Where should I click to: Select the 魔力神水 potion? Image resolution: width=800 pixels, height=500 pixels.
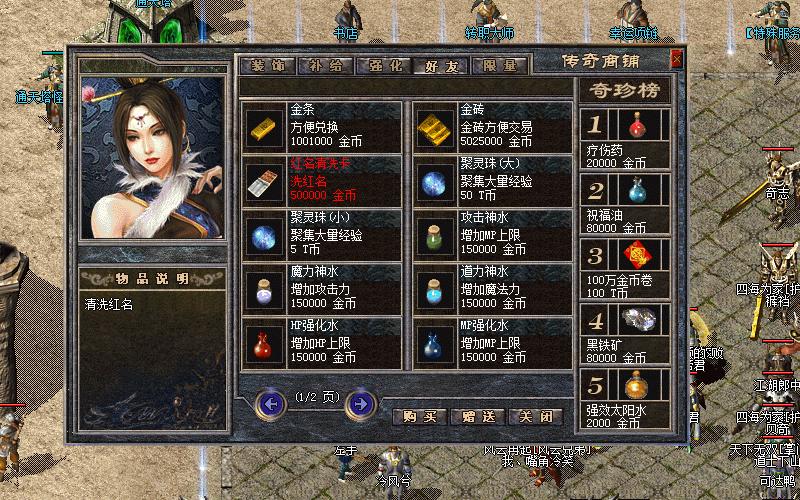(263, 289)
